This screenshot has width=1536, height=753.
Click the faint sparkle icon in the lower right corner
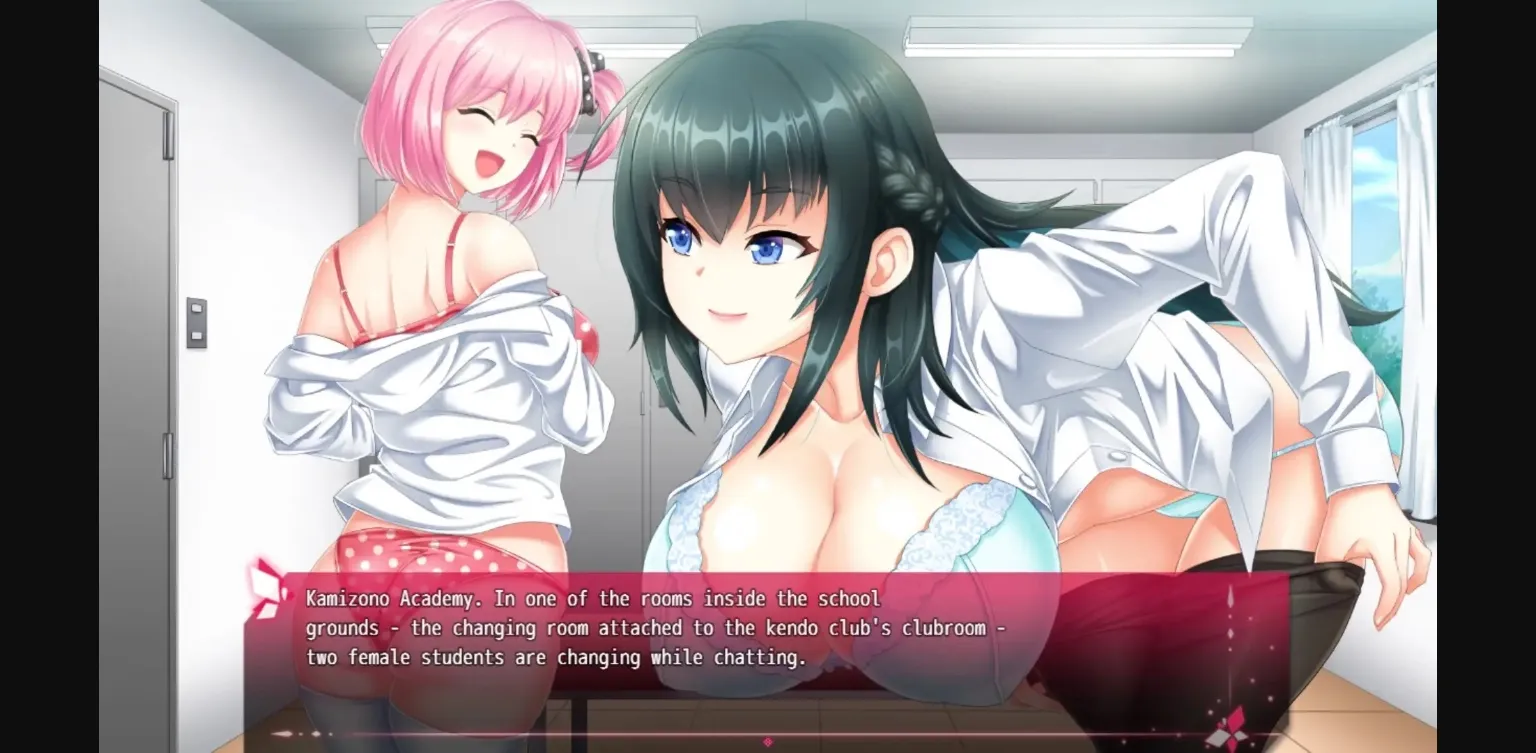[x=1270, y=700]
